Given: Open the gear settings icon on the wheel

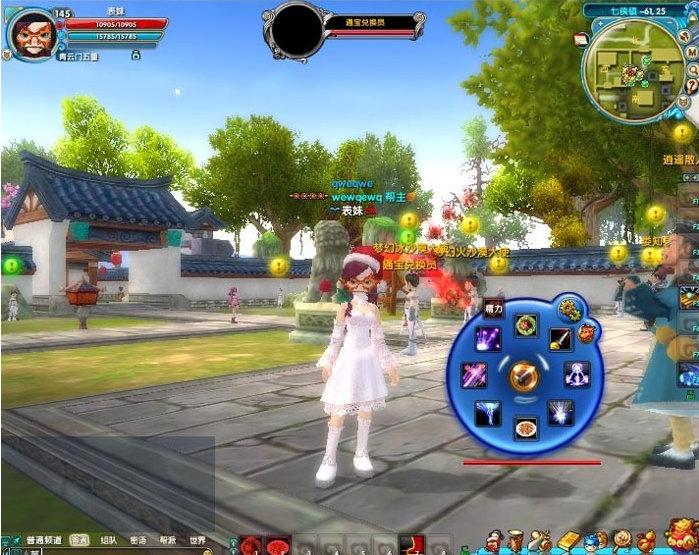Looking at the screenshot, I should point(570,309).
